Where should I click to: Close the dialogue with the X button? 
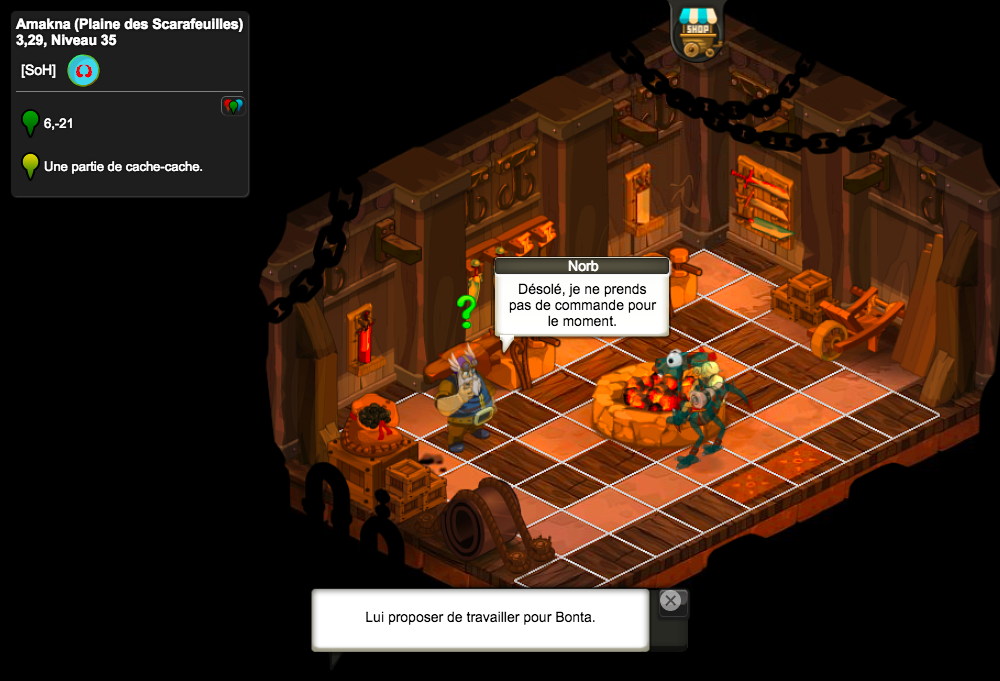point(670,601)
